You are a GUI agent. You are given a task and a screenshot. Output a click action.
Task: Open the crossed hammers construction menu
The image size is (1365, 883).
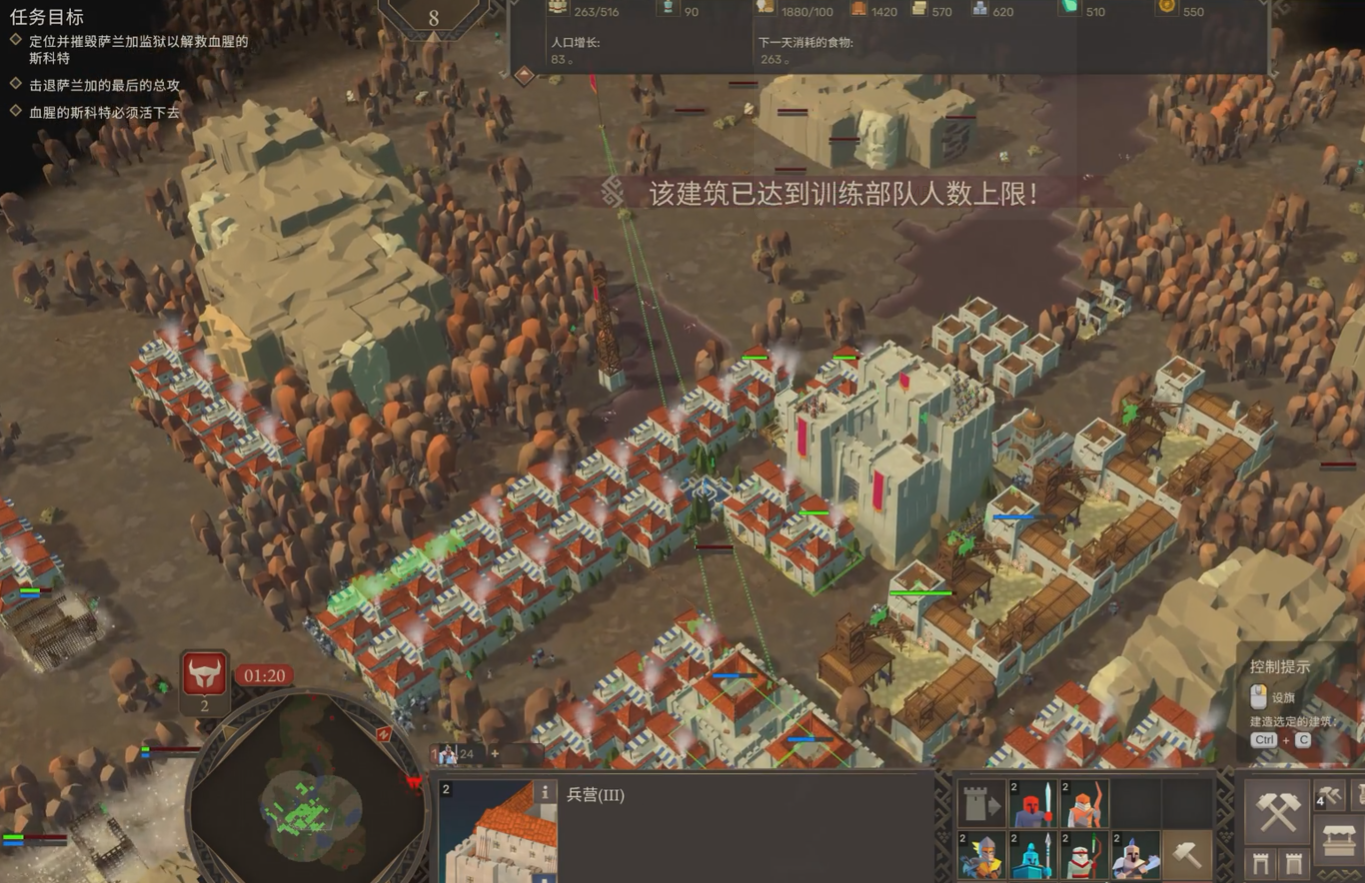pos(1278,812)
